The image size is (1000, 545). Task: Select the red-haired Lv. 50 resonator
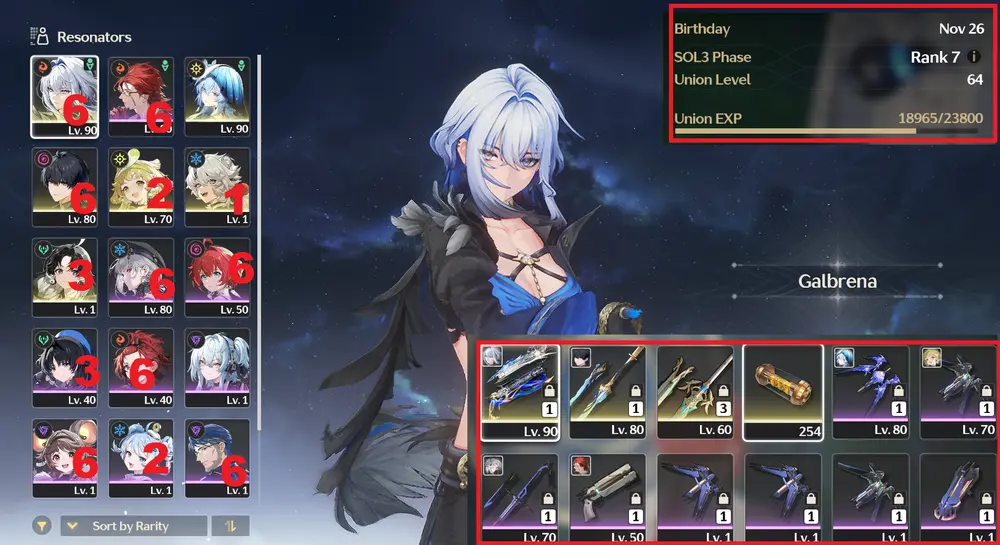[x=217, y=277]
